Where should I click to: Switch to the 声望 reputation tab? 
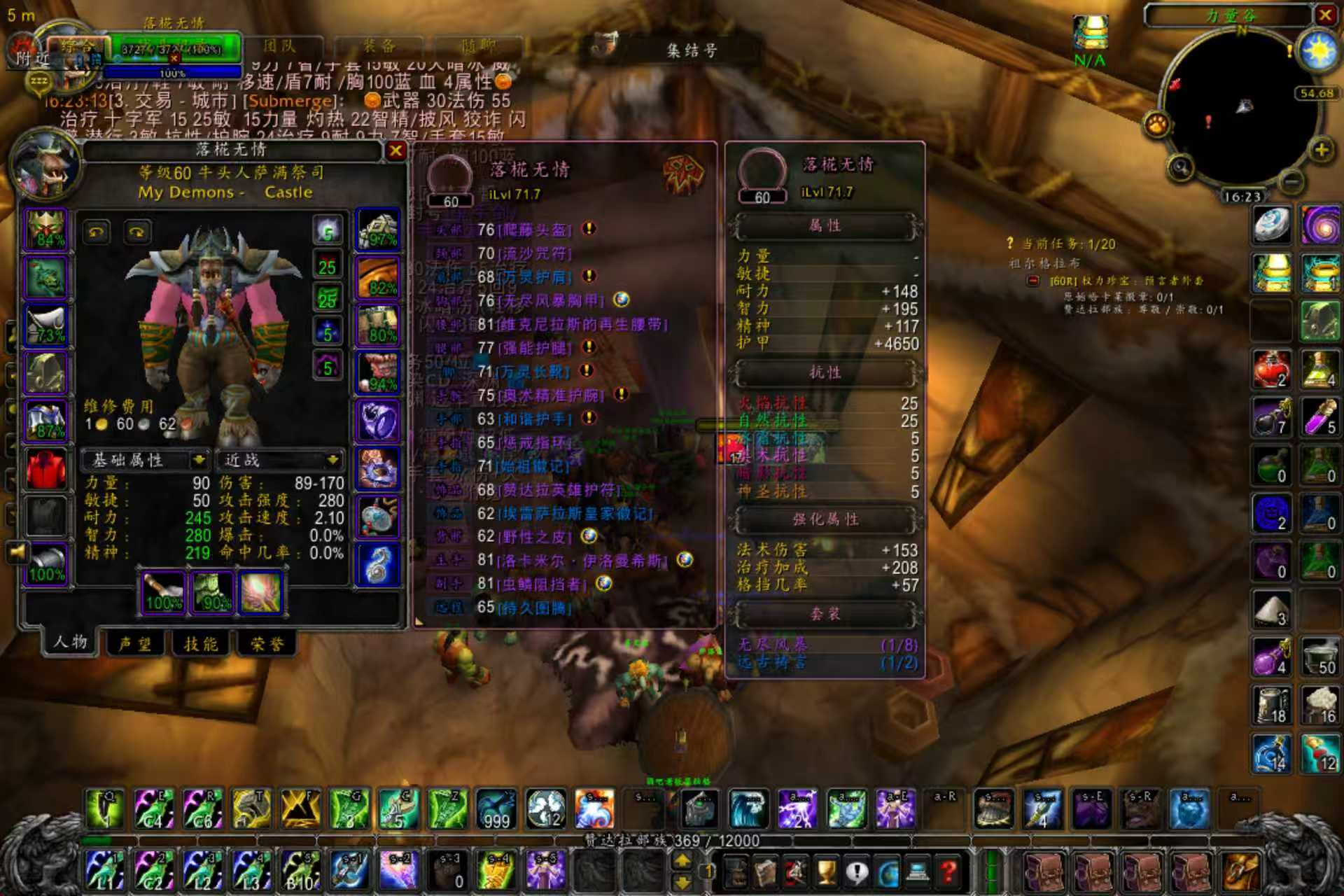135,643
